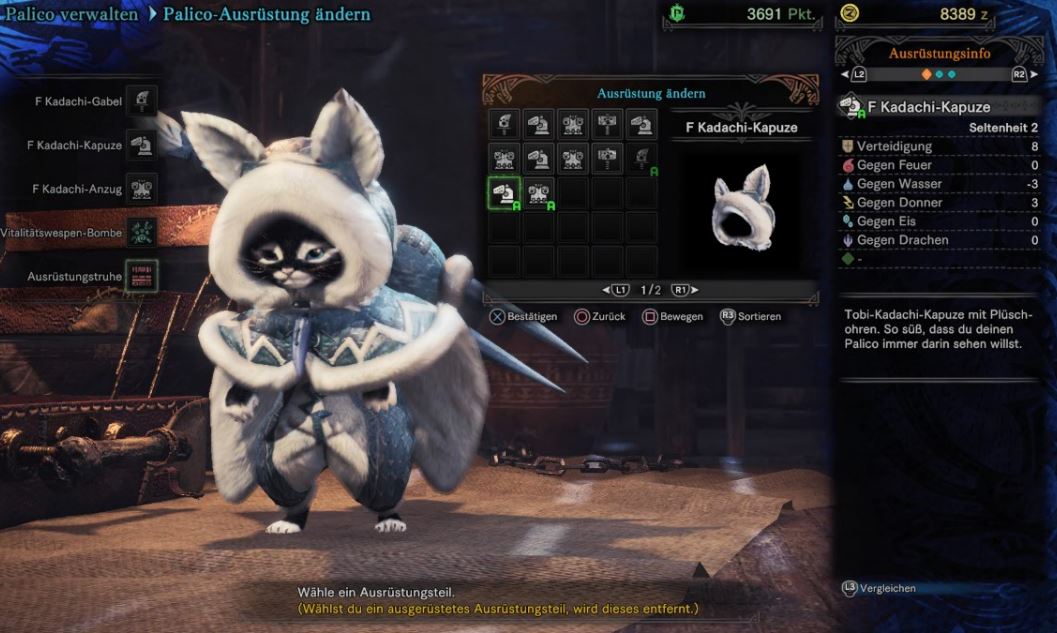Choose the F Kadachi-Kapuze head slot
Image resolution: width=1057 pixels, height=633 pixels.
point(141,145)
